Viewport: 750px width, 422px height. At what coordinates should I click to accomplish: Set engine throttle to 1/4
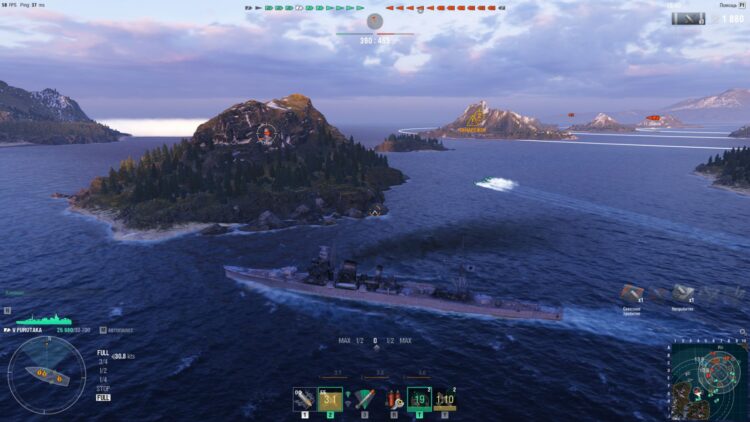pyautogui.click(x=102, y=379)
